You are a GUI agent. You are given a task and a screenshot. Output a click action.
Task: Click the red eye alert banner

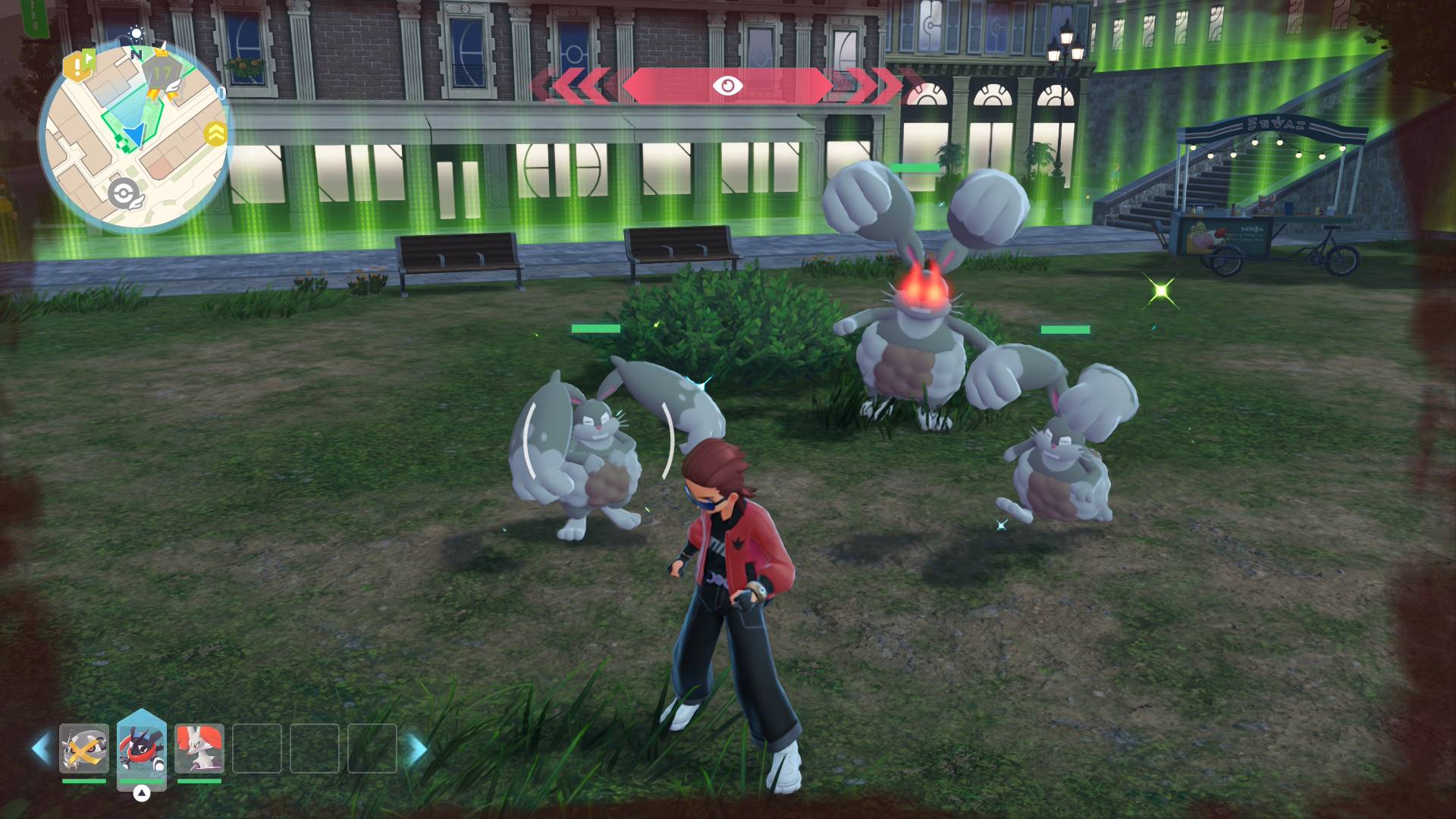click(726, 86)
